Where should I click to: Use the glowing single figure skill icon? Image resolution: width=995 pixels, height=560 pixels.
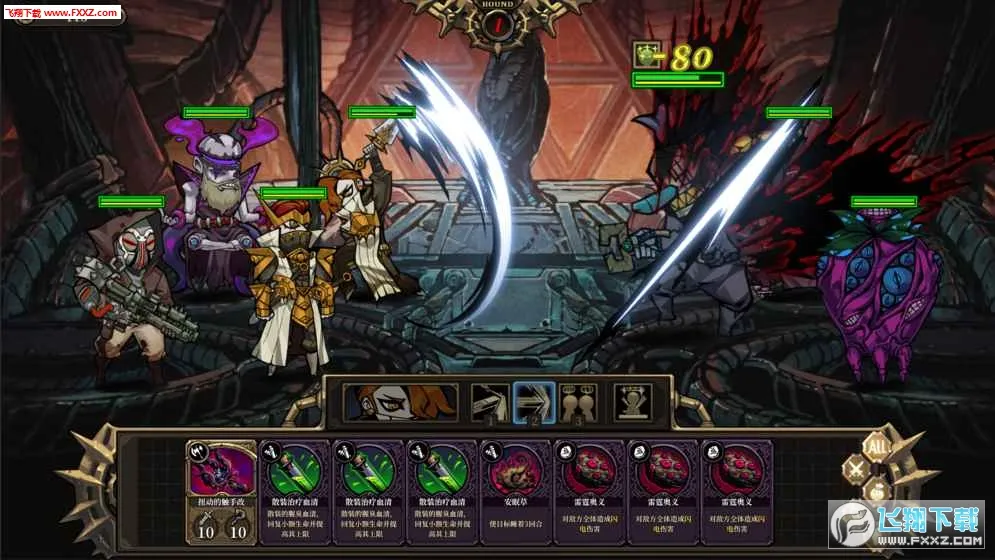(632, 402)
